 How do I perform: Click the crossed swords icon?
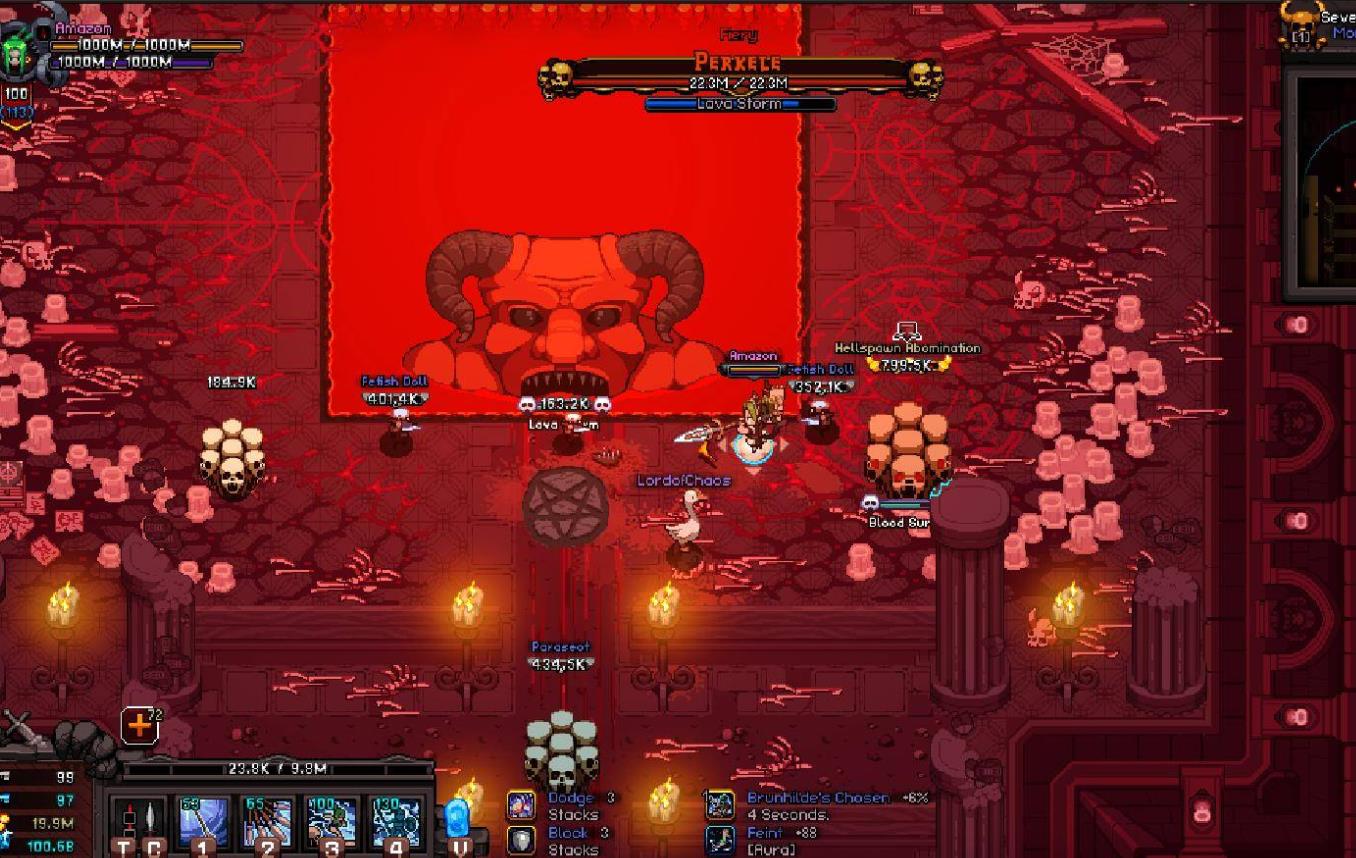pyautogui.click(x=18, y=732)
